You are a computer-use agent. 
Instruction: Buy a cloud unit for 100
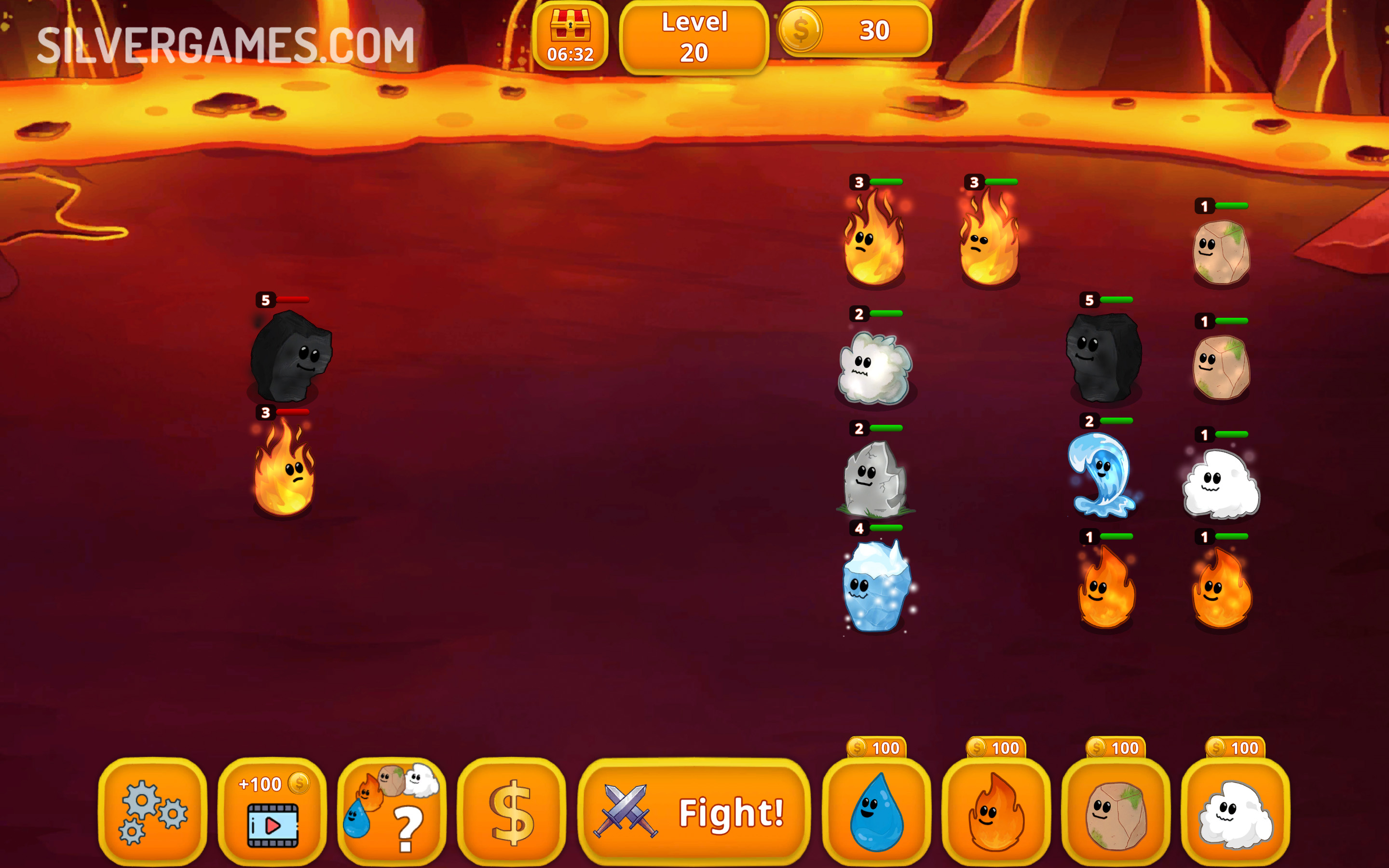(x=1235, y=811)
